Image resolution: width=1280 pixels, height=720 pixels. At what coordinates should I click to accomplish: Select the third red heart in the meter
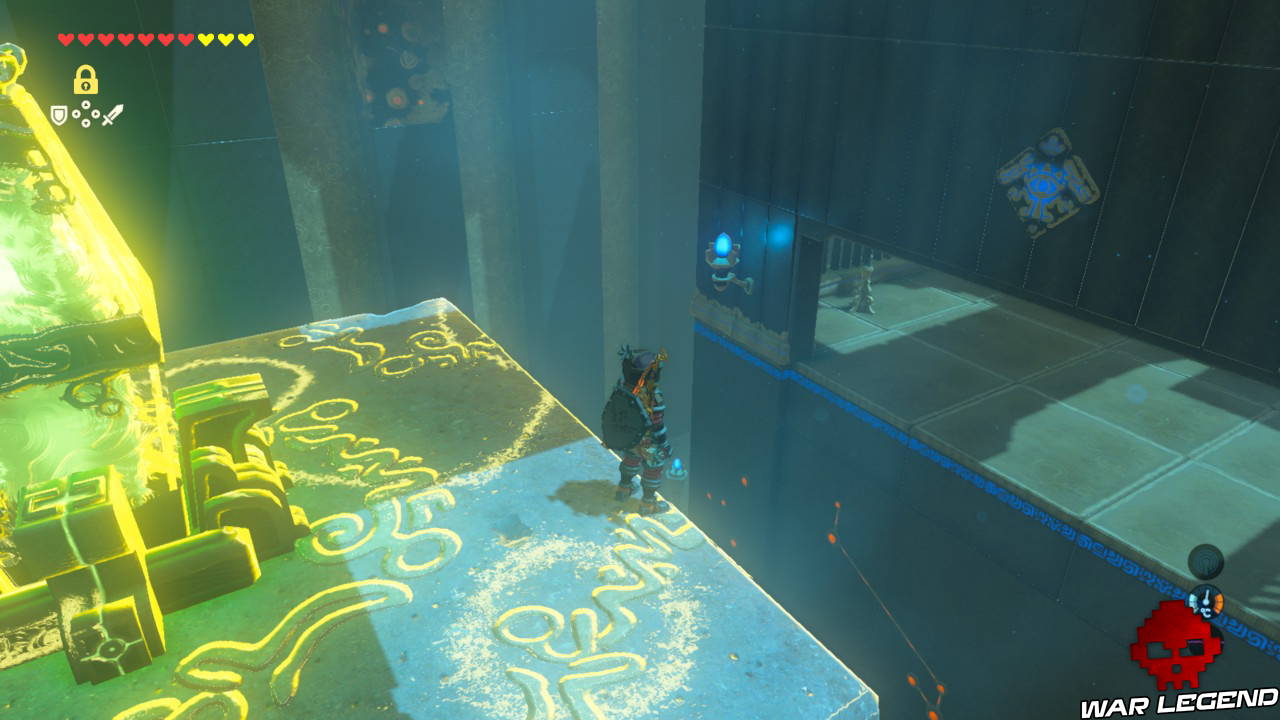click(107, 39)
